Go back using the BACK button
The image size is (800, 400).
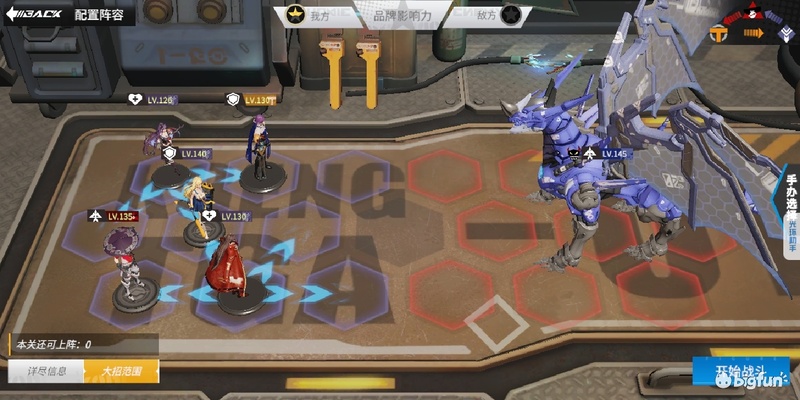[x=33, y=16]
